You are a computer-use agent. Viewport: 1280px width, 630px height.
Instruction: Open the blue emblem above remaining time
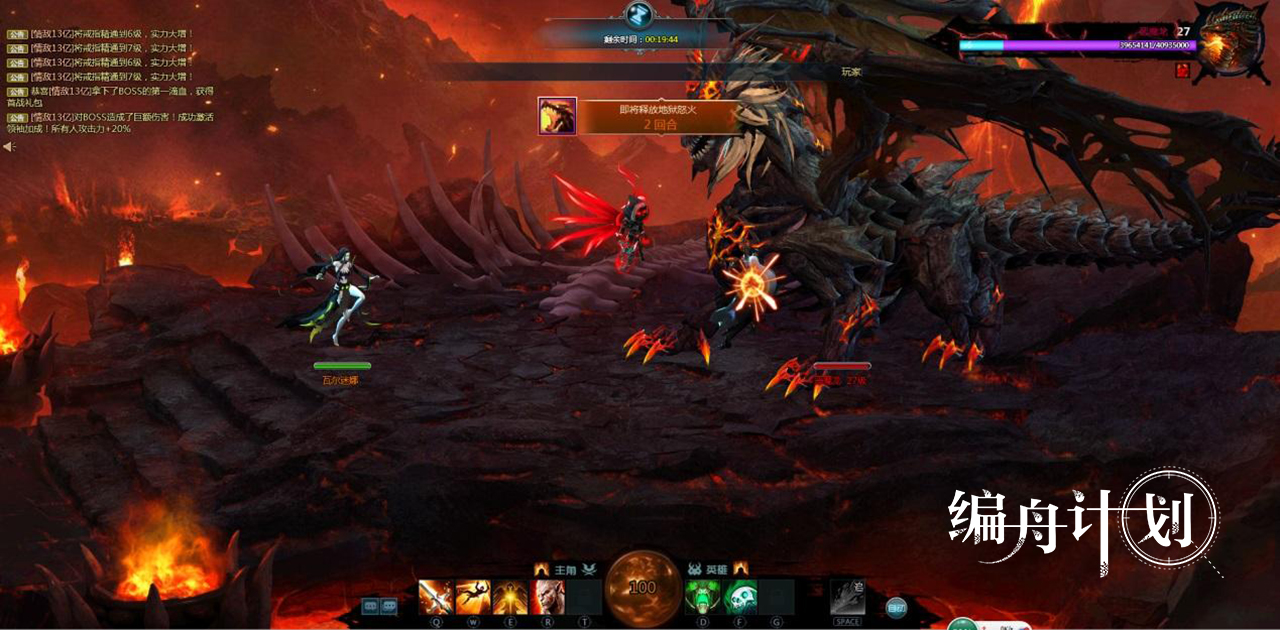[639, 15]
